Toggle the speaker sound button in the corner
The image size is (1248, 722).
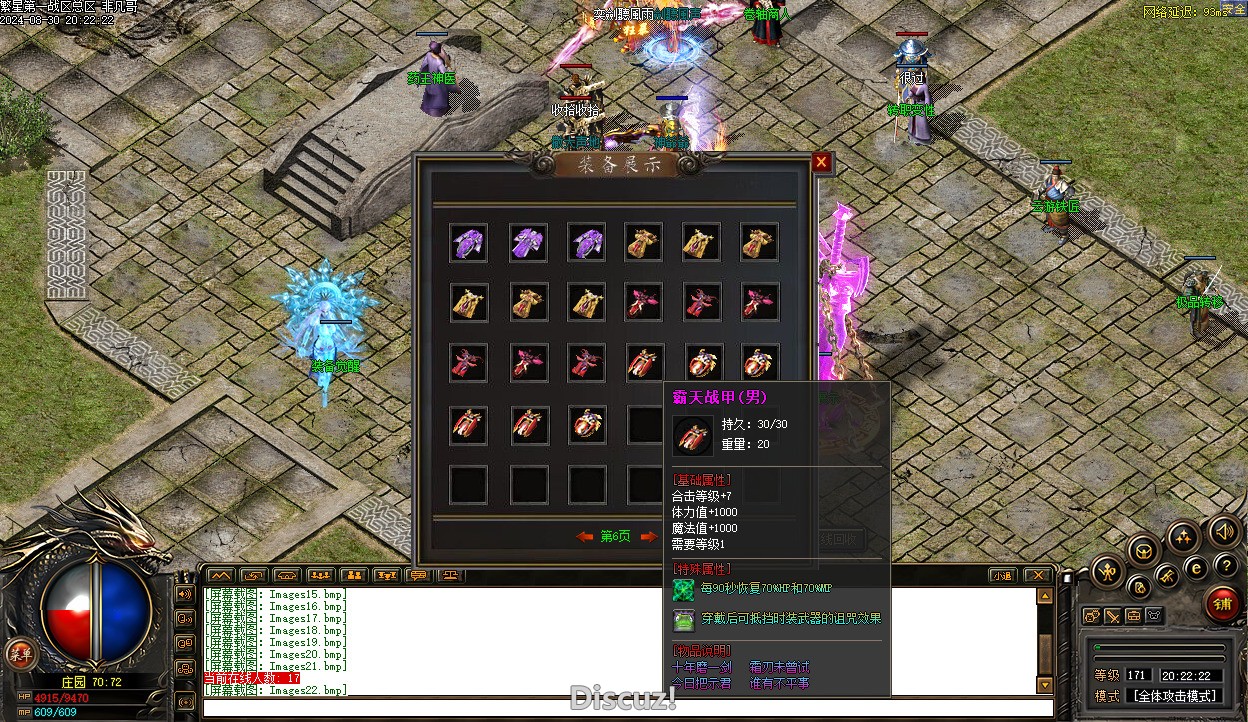pos(1222,530)
